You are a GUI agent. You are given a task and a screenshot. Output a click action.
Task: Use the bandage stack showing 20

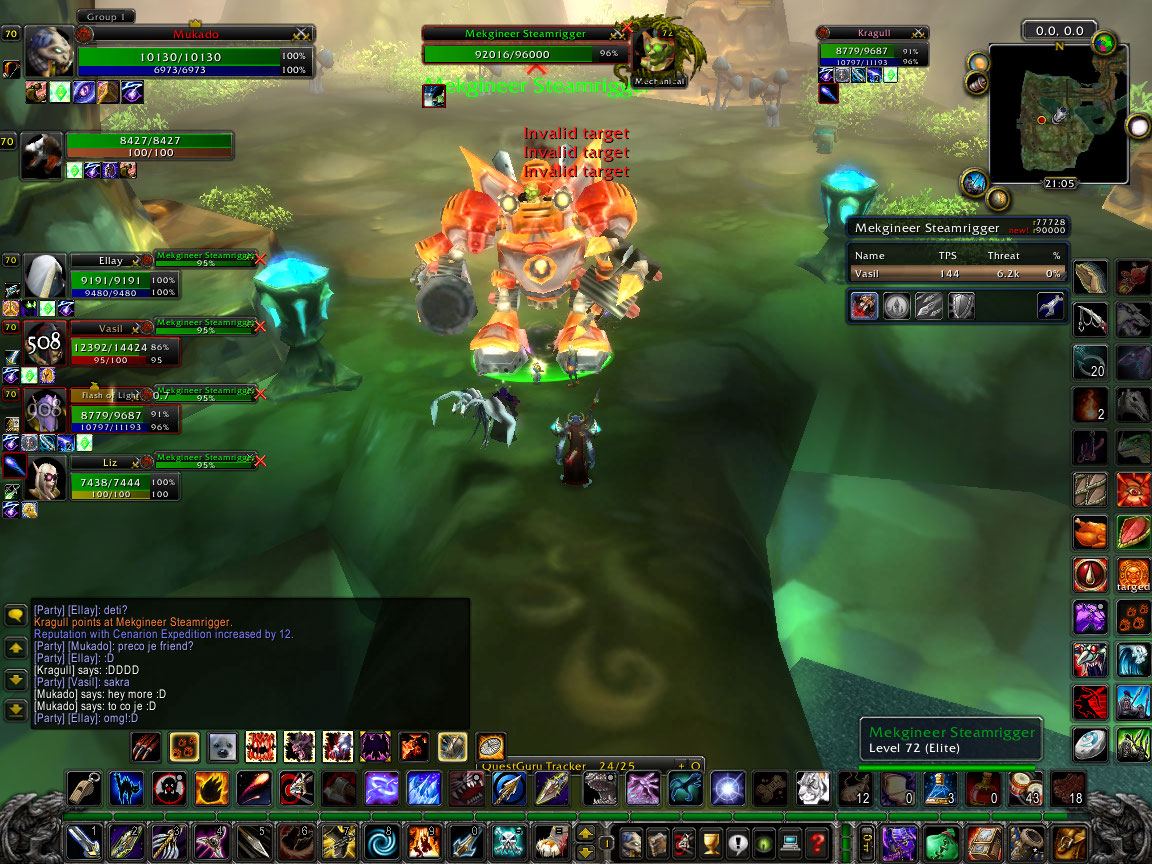[x=1090, y=361]
